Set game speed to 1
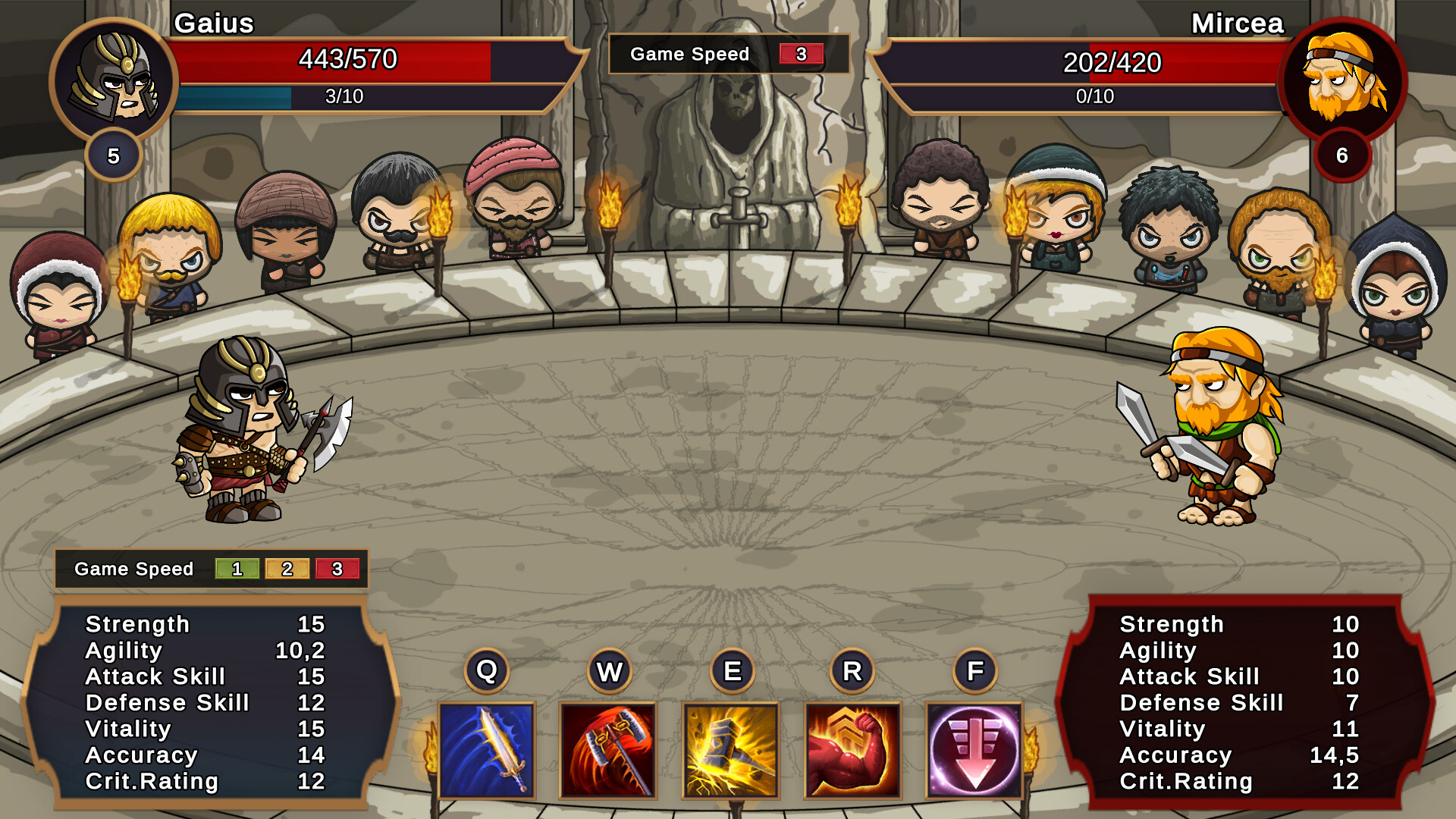 (x=236, y=569)
